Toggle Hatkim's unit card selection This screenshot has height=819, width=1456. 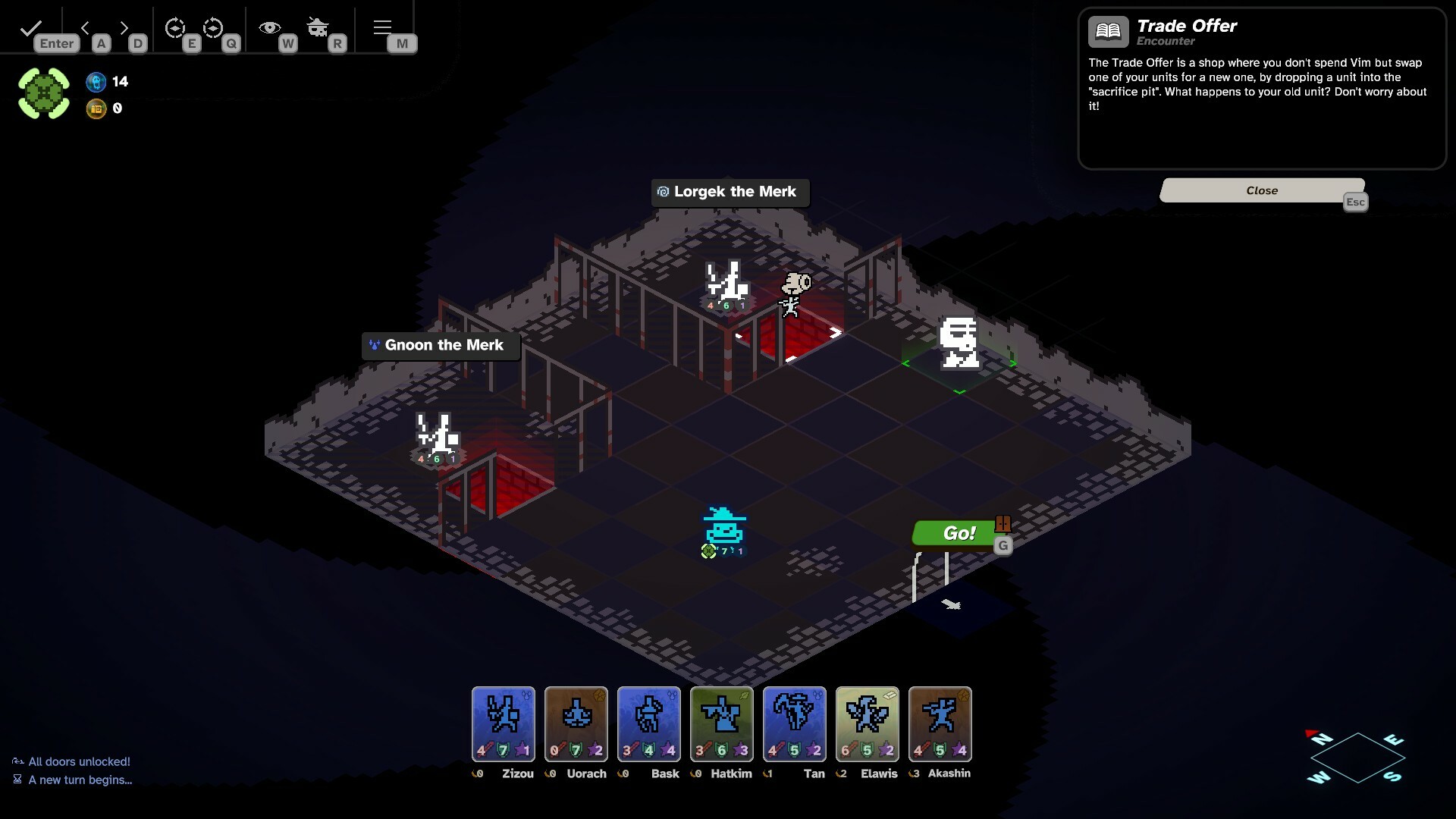[x=721, y=723]
